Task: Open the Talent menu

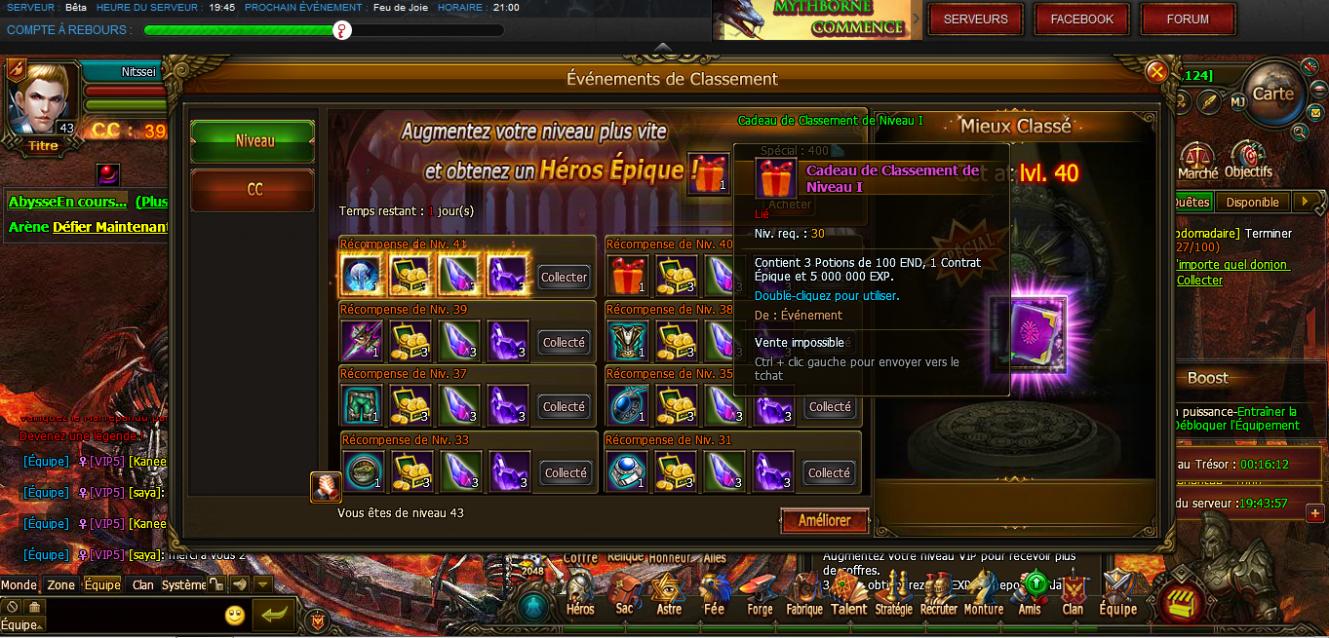Action: tap(848, 596)
